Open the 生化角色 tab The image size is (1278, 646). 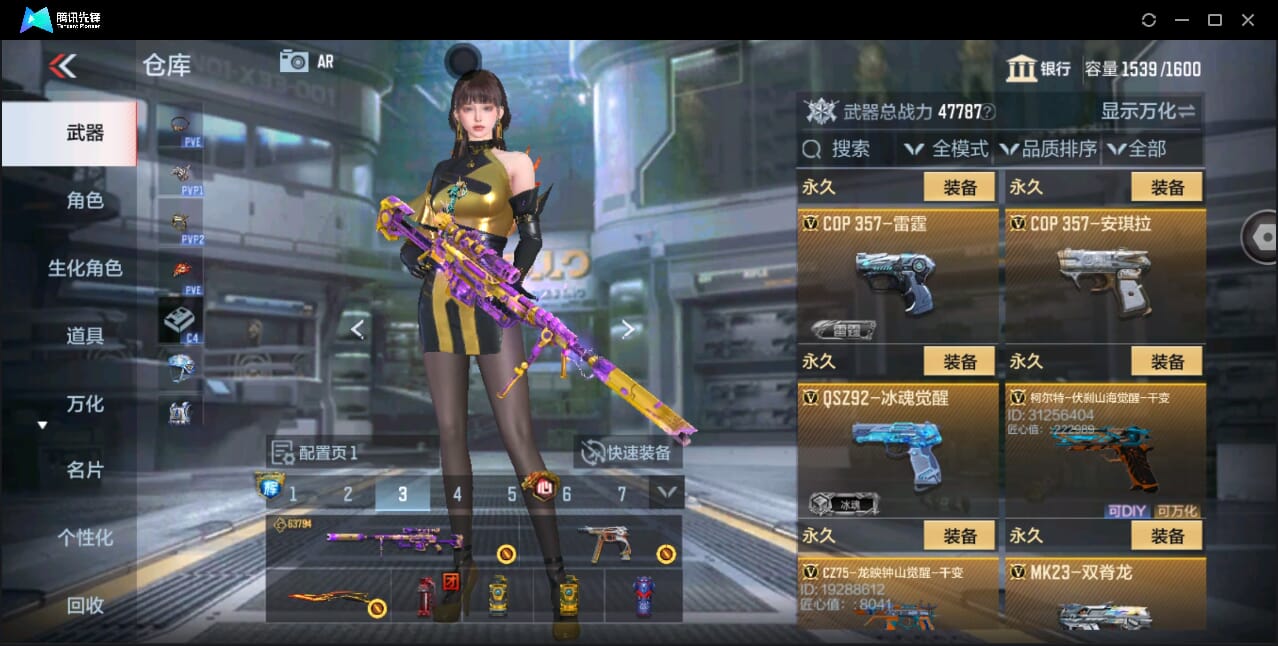pyautogui.click(x=85, y=268)
